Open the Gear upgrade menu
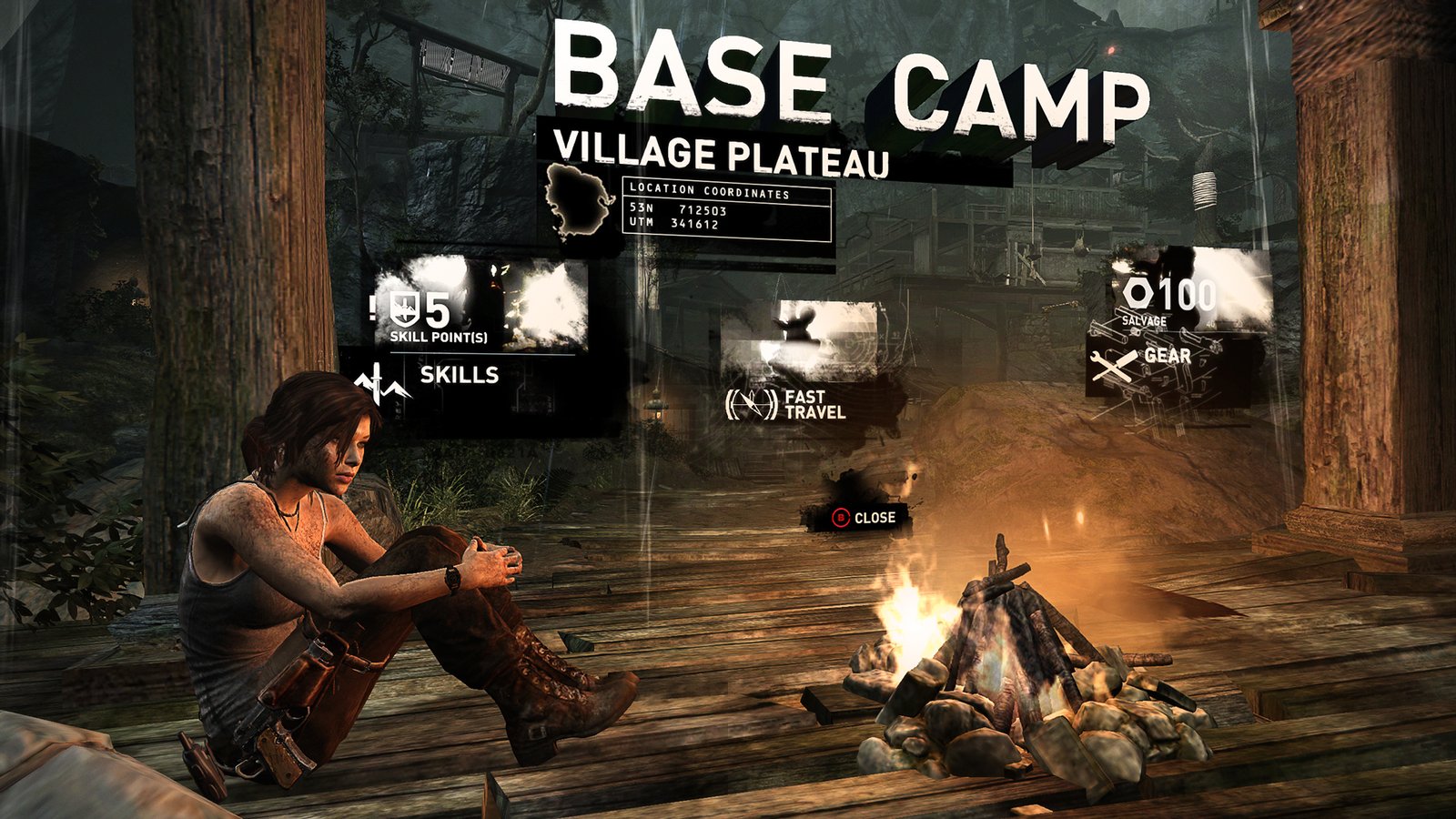 coord(1167,356)
